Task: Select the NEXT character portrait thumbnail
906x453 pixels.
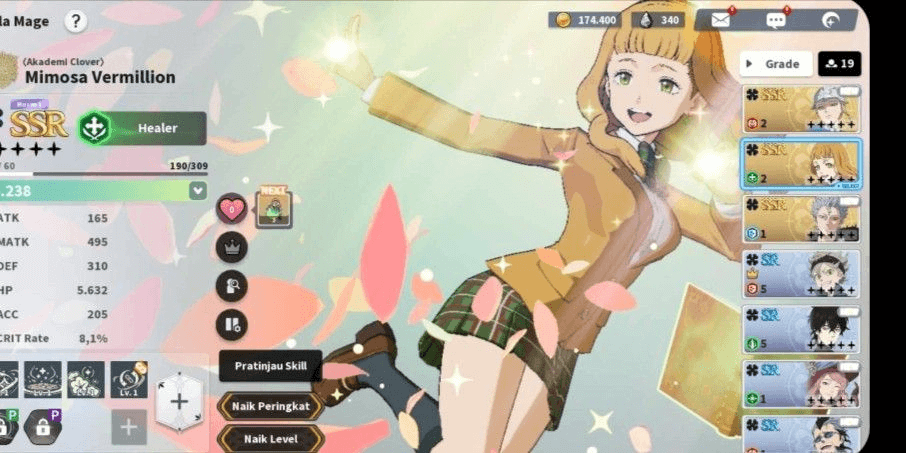Action: point(273,209)
